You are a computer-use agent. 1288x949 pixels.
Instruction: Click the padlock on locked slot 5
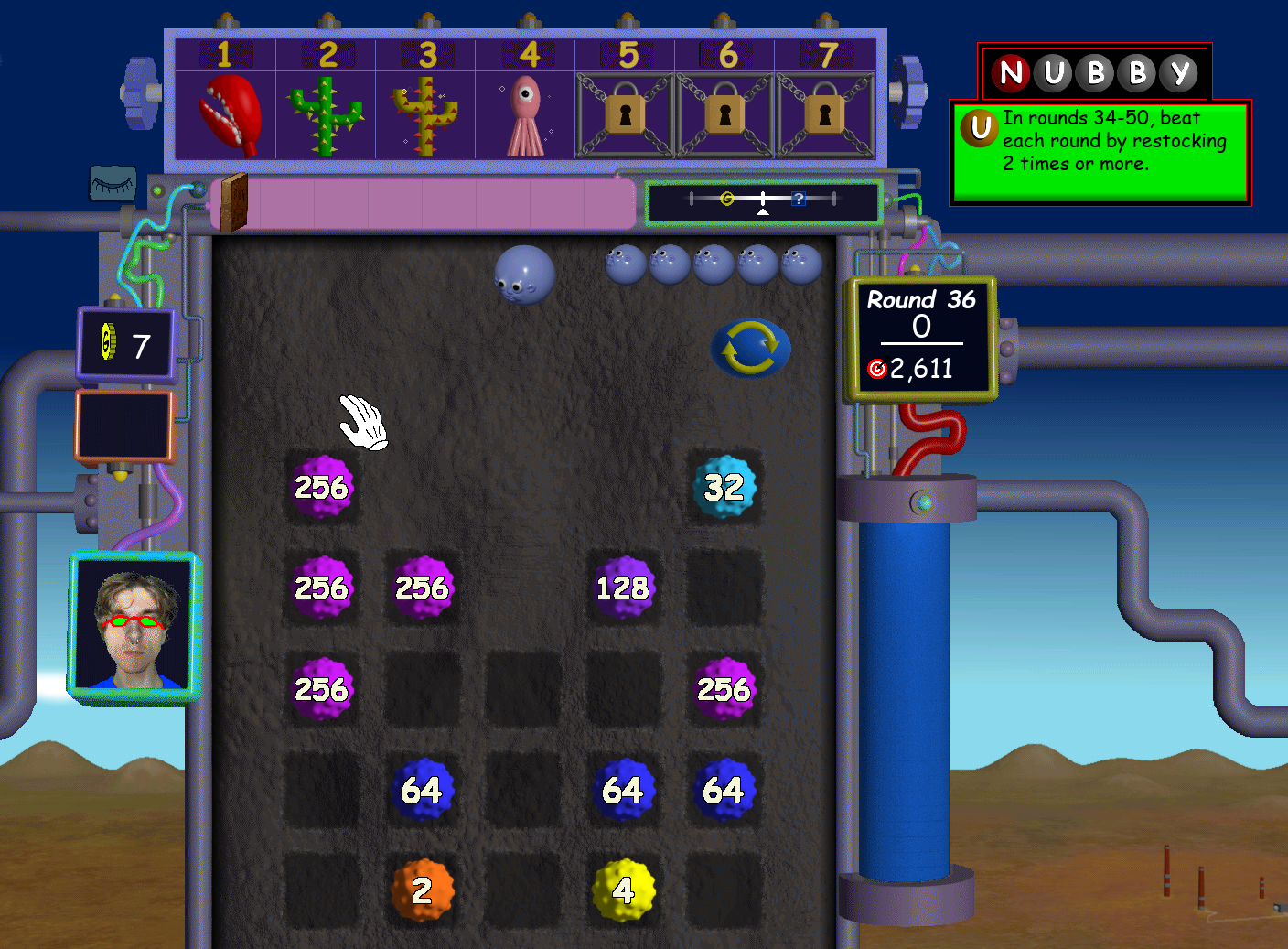click(x=626, y=113)
